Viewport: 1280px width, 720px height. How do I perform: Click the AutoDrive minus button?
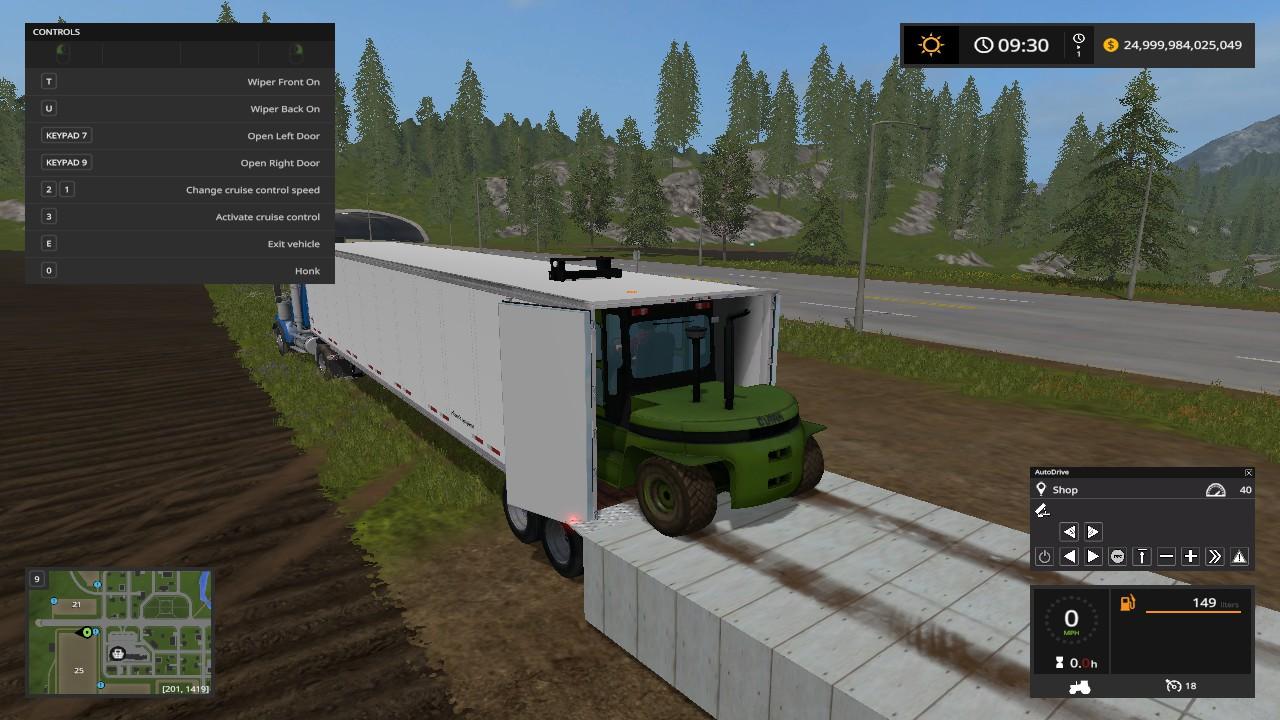1166,557
